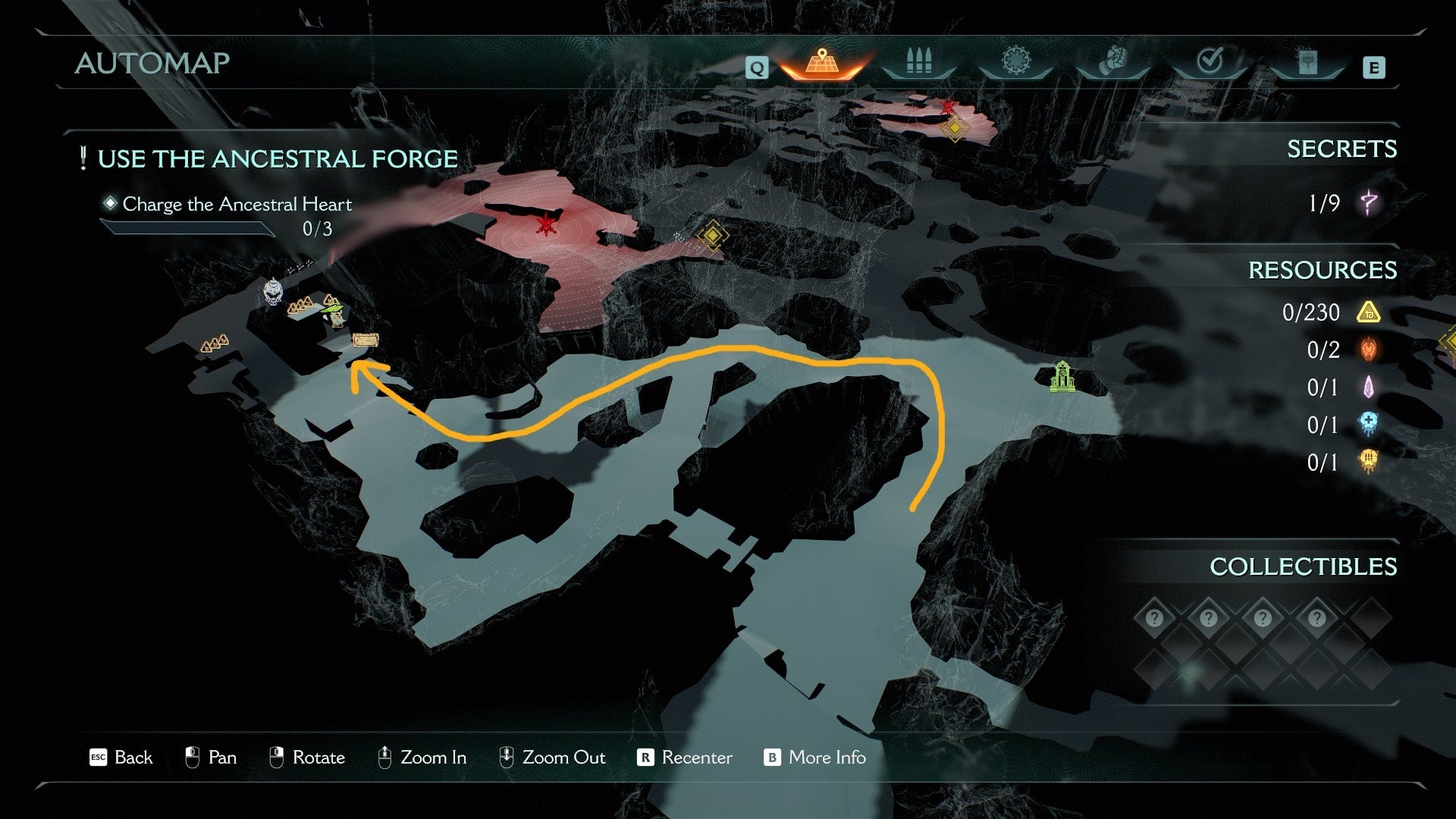Click the Slayer helmet player marker
Viewport: 1456px width, 819px height.
tap(273, 291)
